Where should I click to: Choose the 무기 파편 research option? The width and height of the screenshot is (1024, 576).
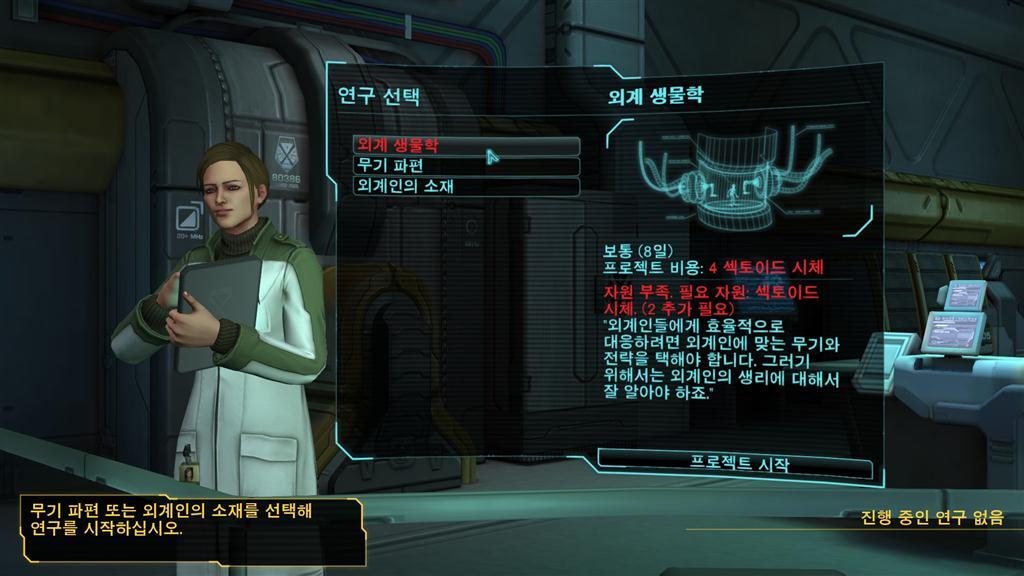click(x=466, y=166)
